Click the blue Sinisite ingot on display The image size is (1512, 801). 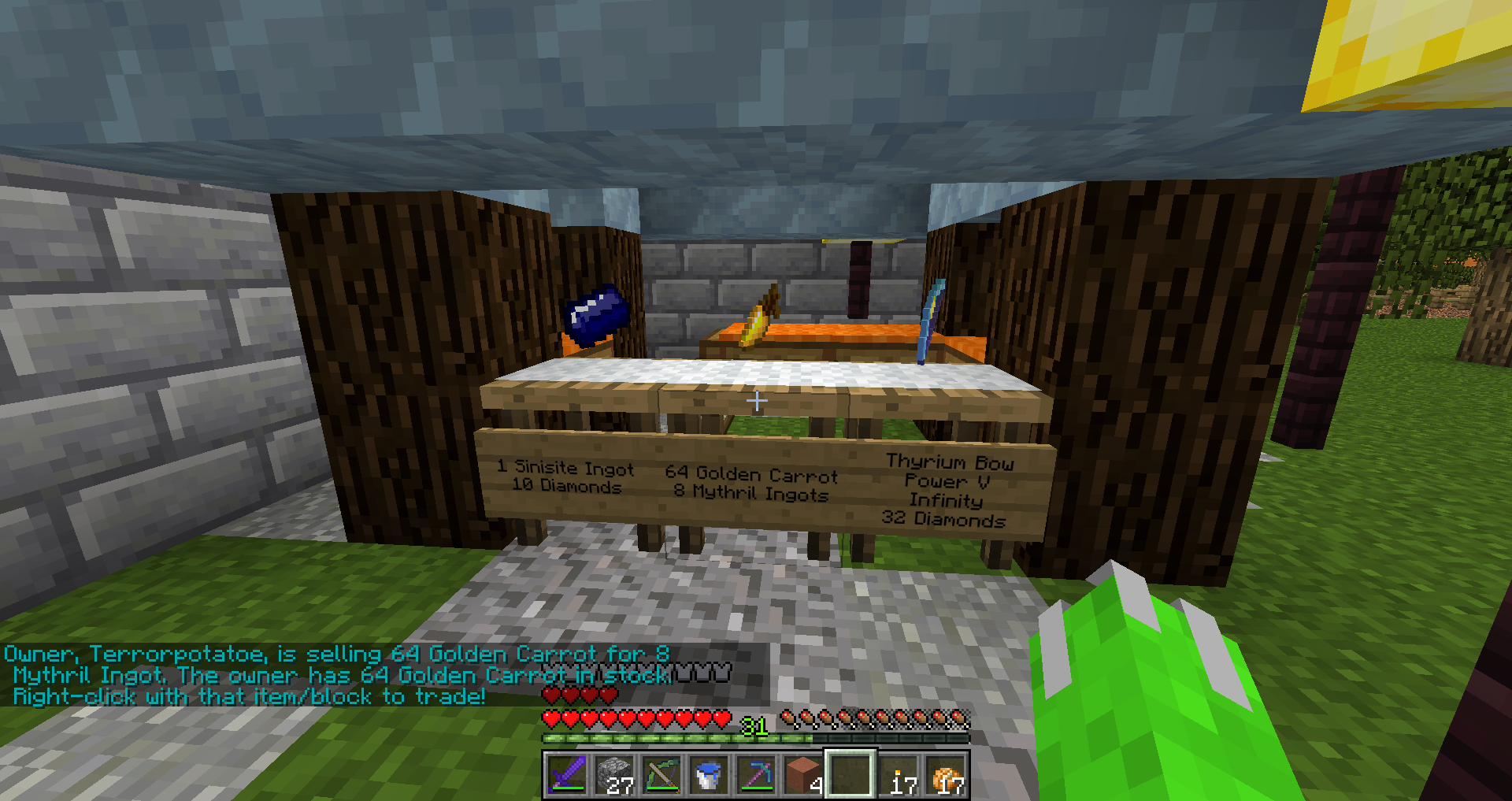point(596,313)
